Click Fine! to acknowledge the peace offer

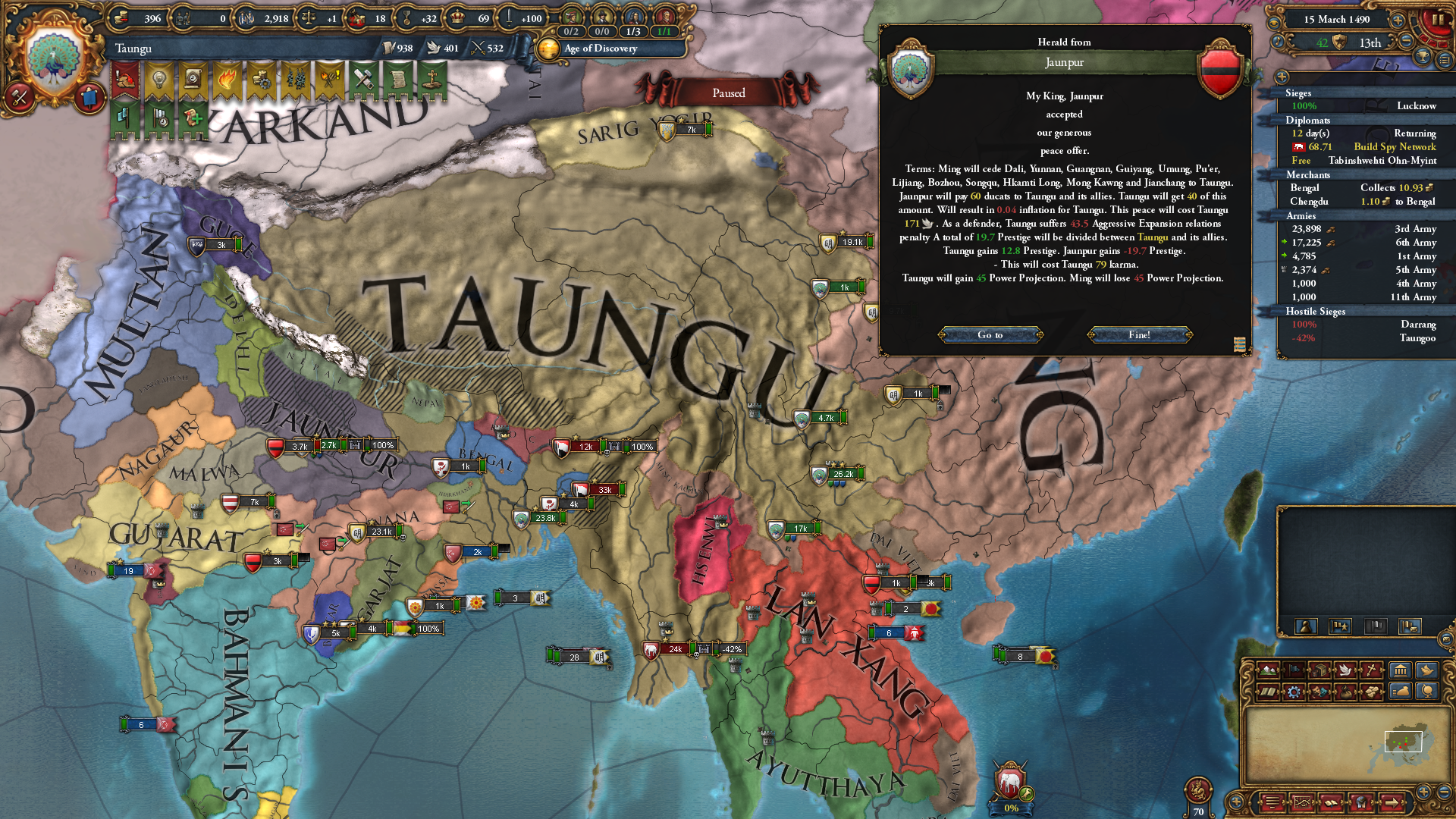(x=1141, y=334)
